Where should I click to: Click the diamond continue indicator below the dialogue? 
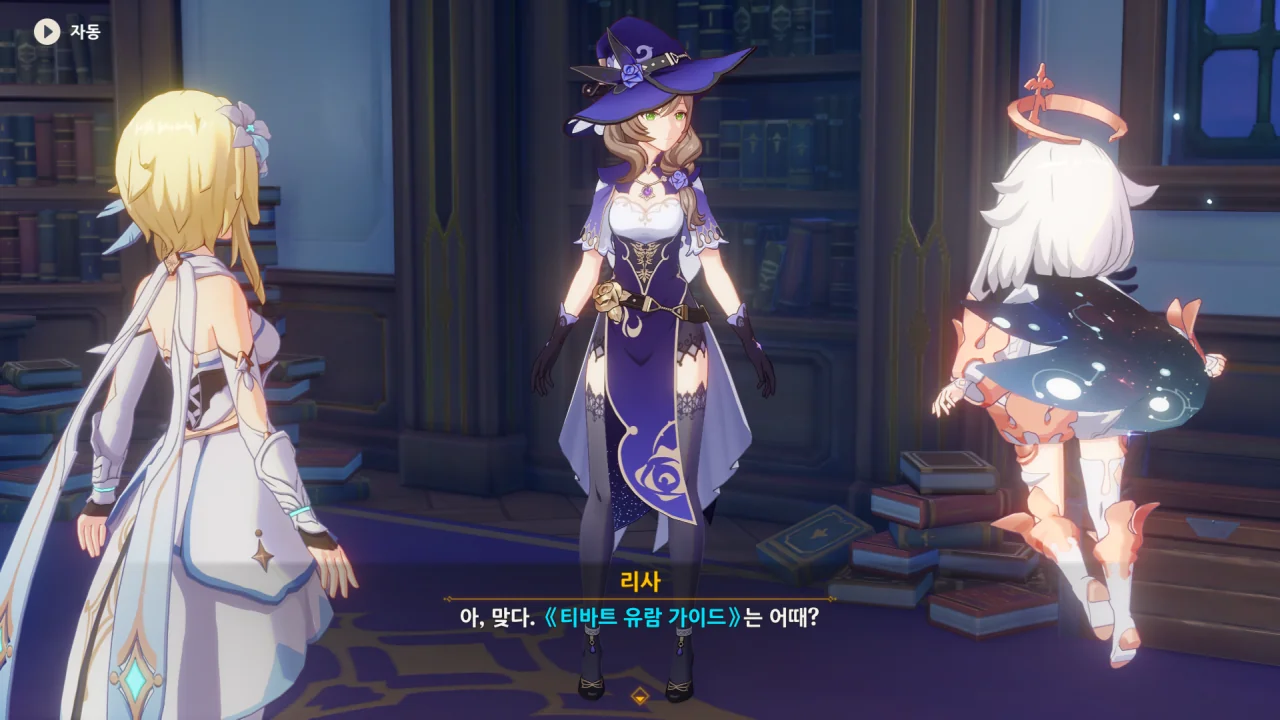coord(640,695)
